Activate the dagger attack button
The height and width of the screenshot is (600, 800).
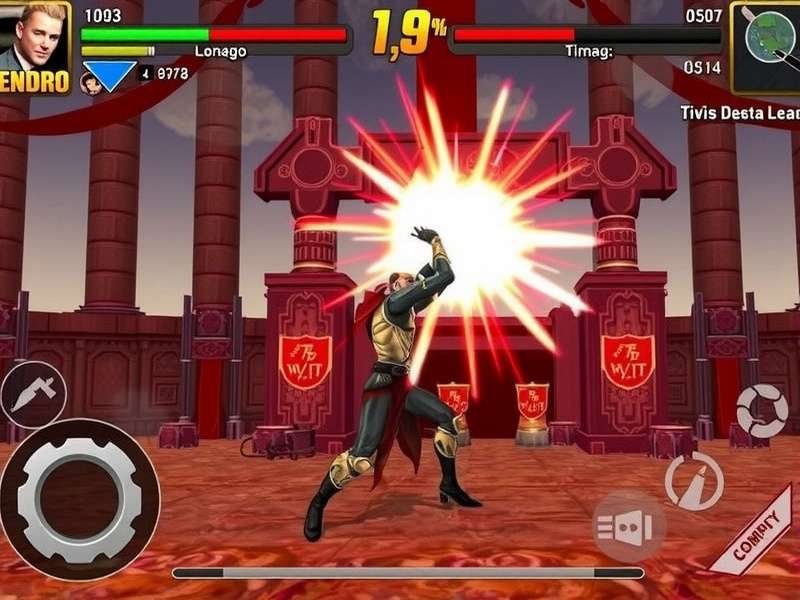pyautogui.click(x=32, y=395)
